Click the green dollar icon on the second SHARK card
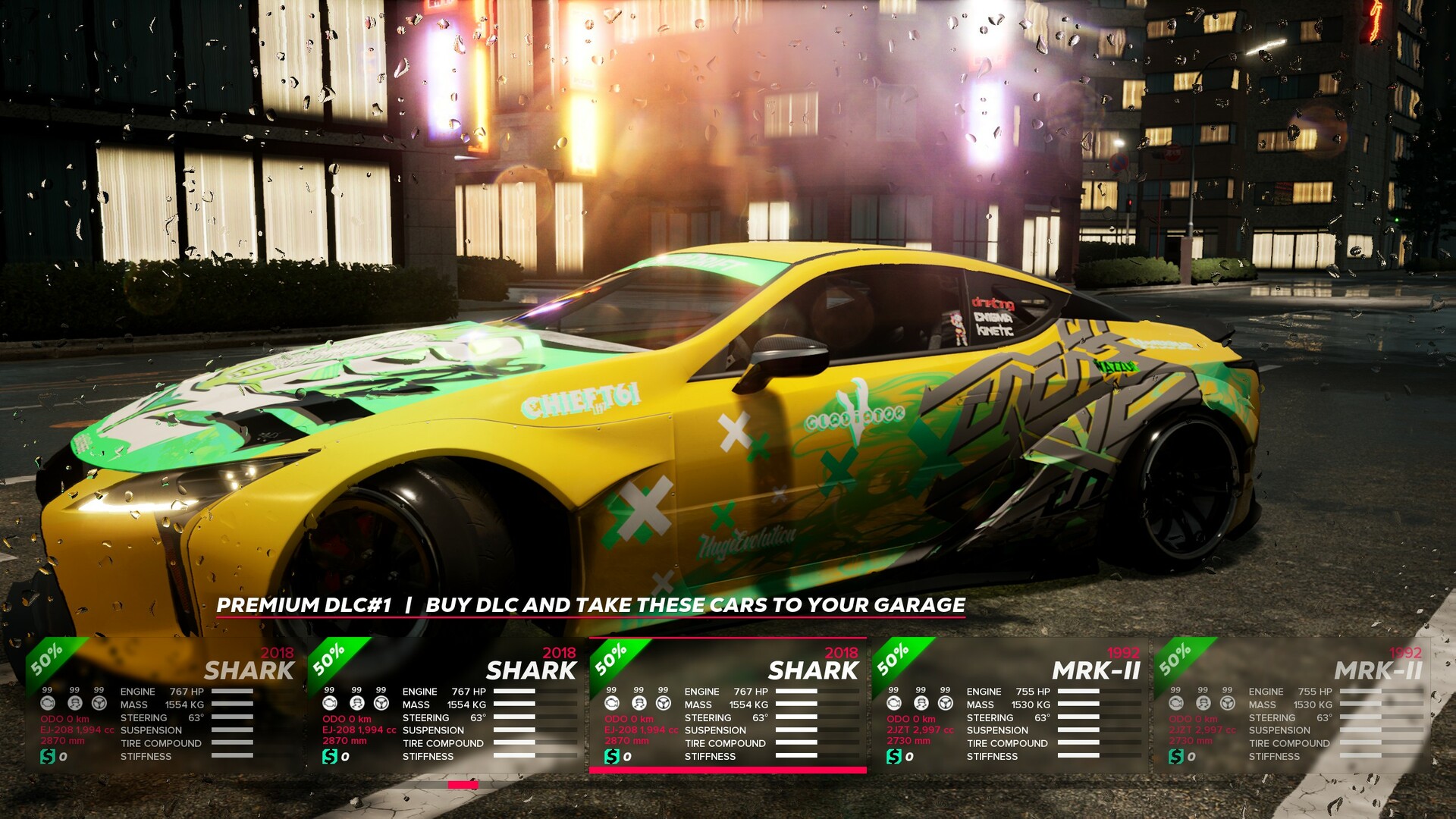This screenshot has width=1456, height=819. [328, 755]
